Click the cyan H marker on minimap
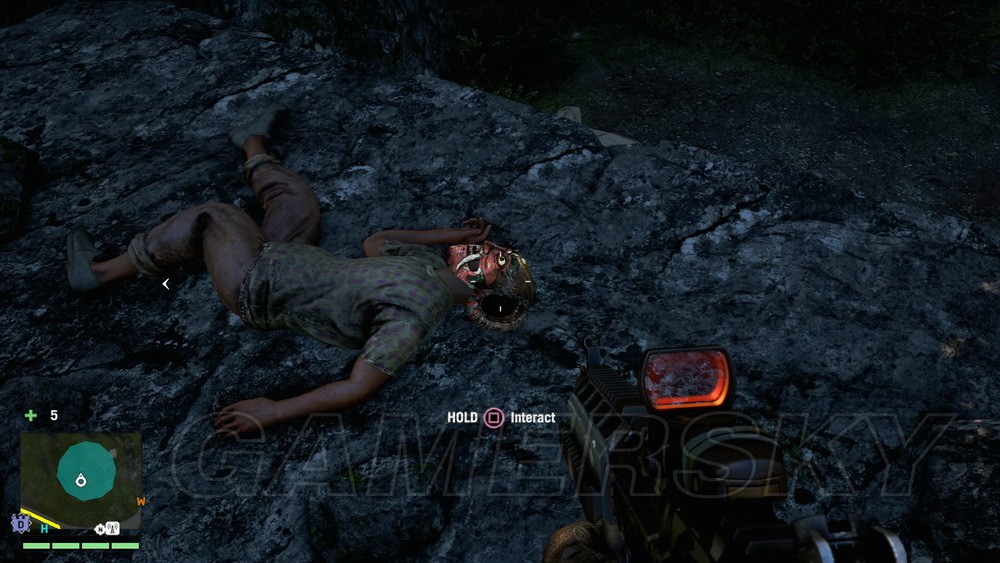Viewport: 1000px width, 563px height. tap(44, 528)
